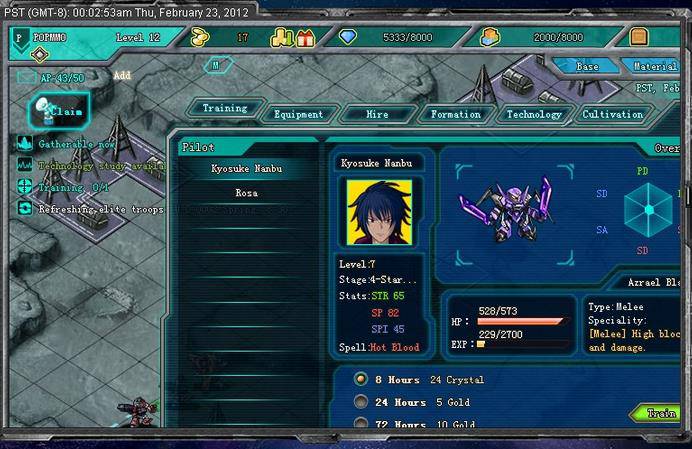The height and width of the screenshot is (449, 692).
Task: Select the 8 Hours training option
Action: [x=361, y=380]
